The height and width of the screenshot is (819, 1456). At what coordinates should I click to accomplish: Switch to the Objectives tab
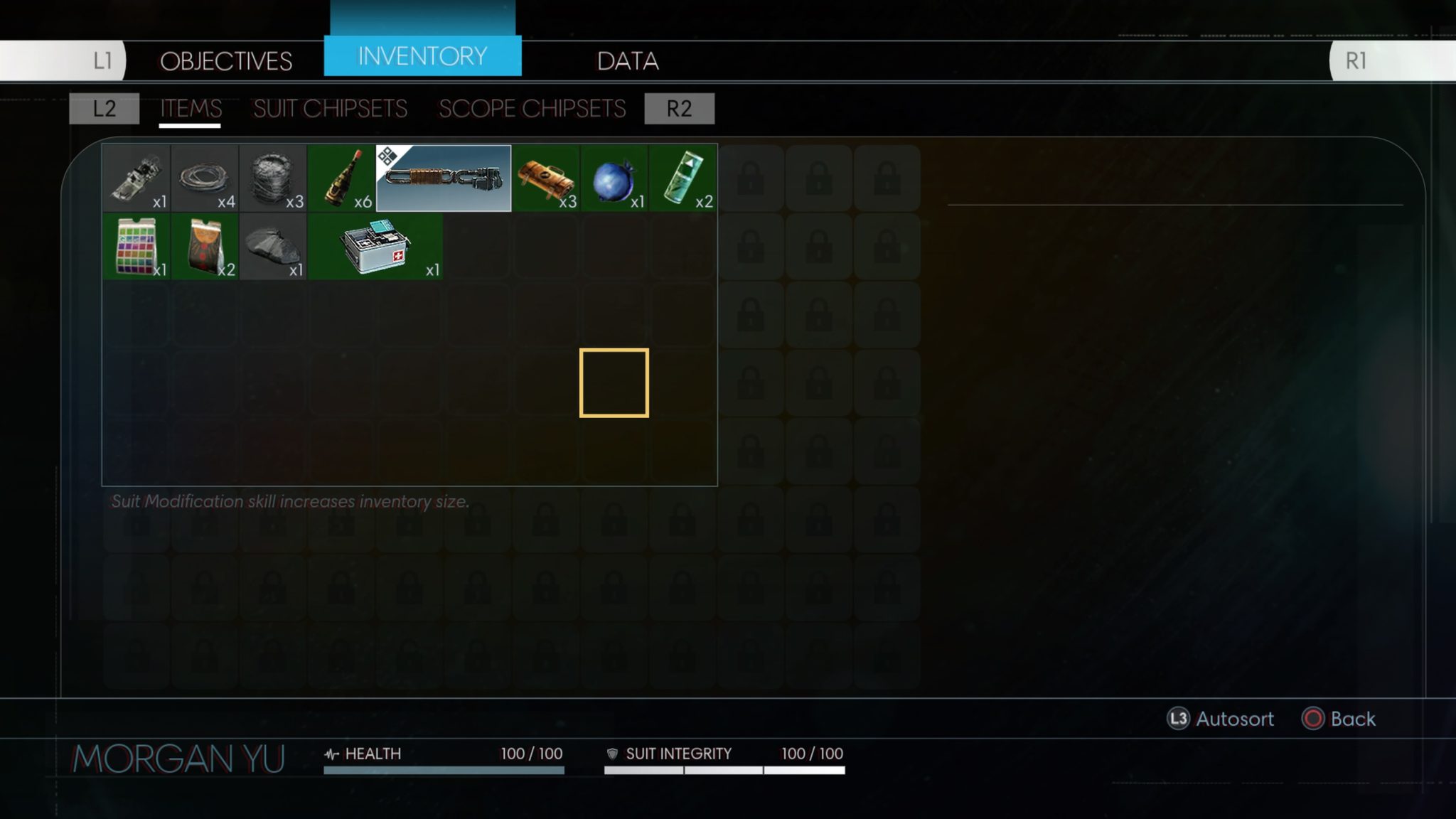pos(226,61)
